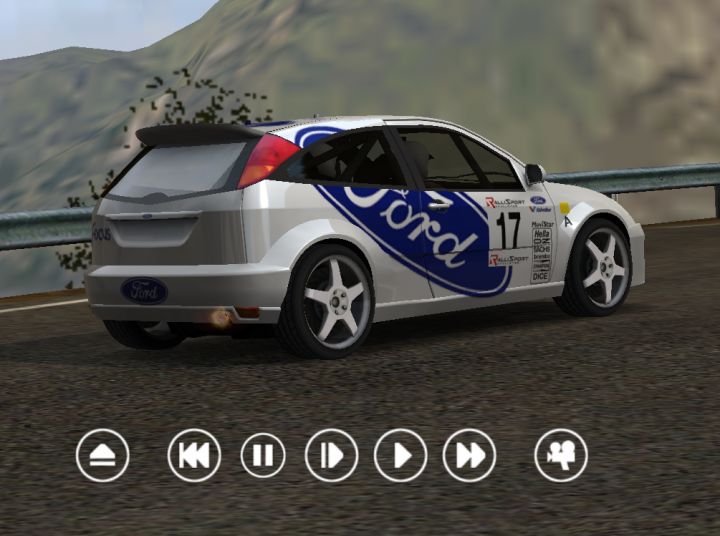Screen dimensions: 720x536
Task: Fast forward the replay
Action: click(469, 455)
